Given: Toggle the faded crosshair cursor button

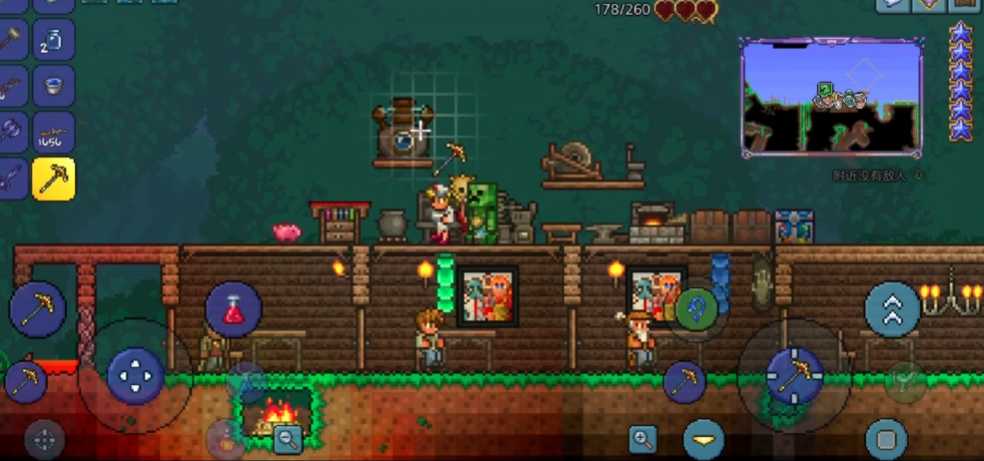Looking at the screenshot, I should tap(44, 439).
